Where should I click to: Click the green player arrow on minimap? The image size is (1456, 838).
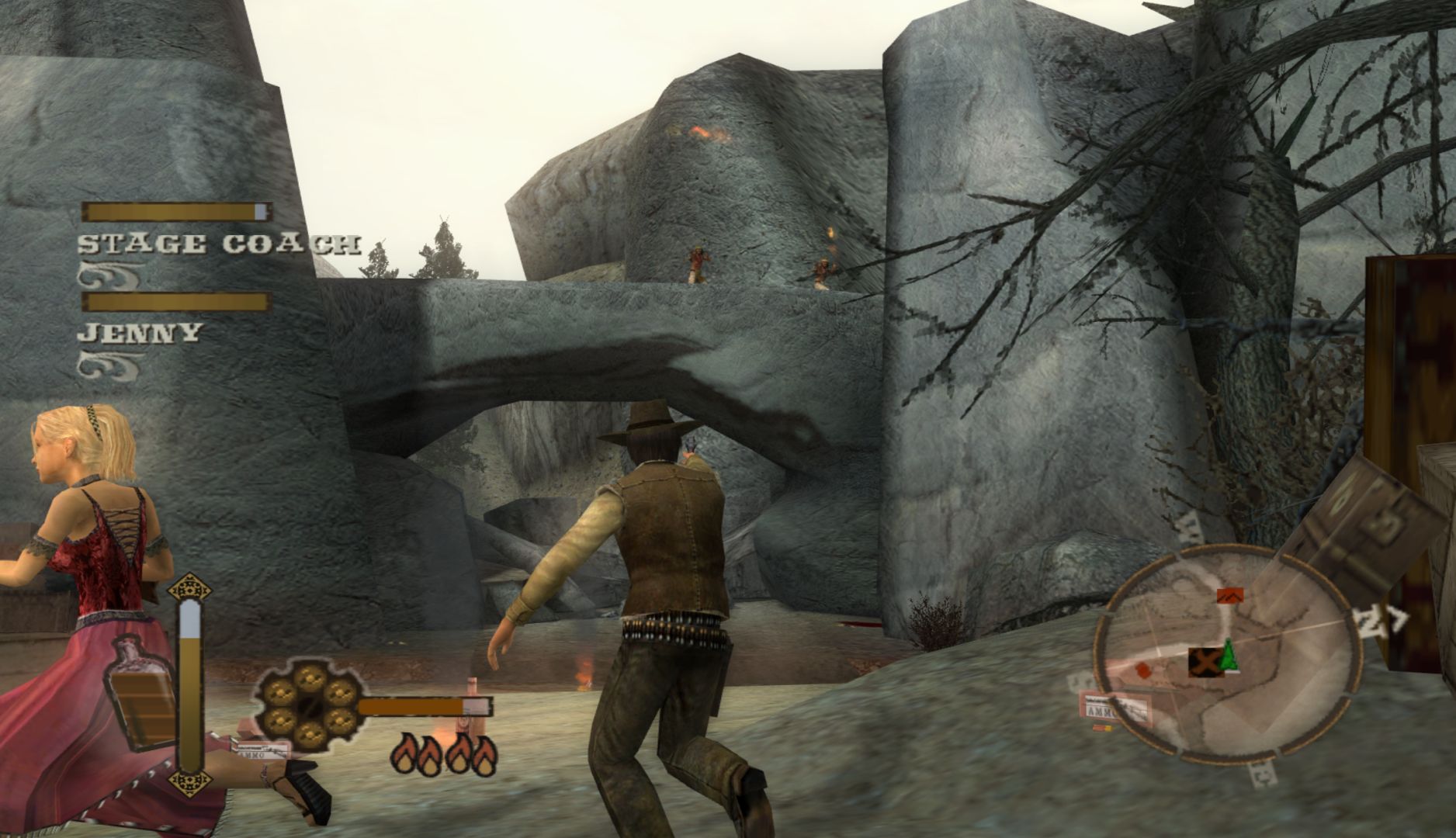1229,656
